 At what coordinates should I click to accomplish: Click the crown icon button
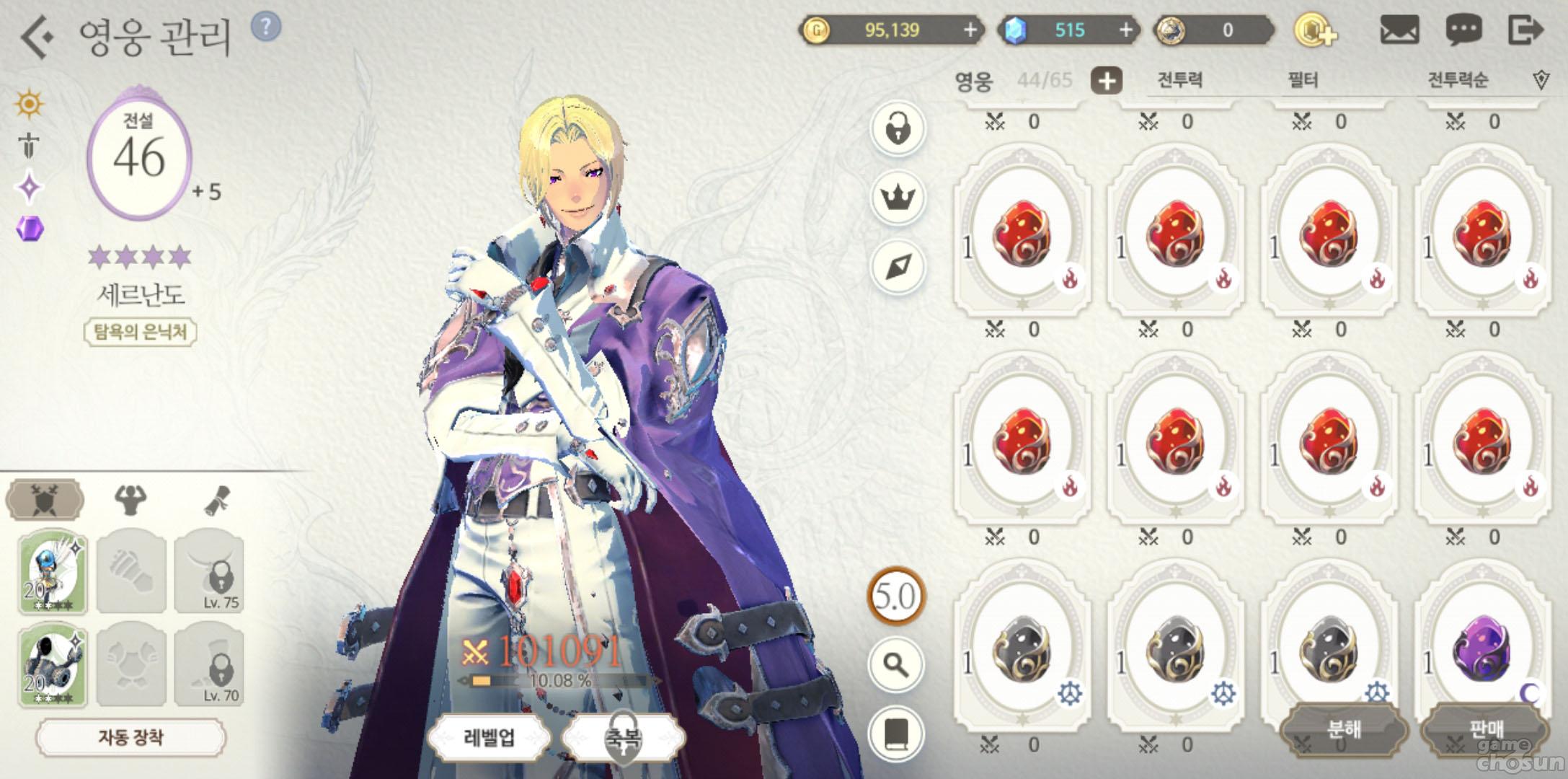(x=898, y=198)
